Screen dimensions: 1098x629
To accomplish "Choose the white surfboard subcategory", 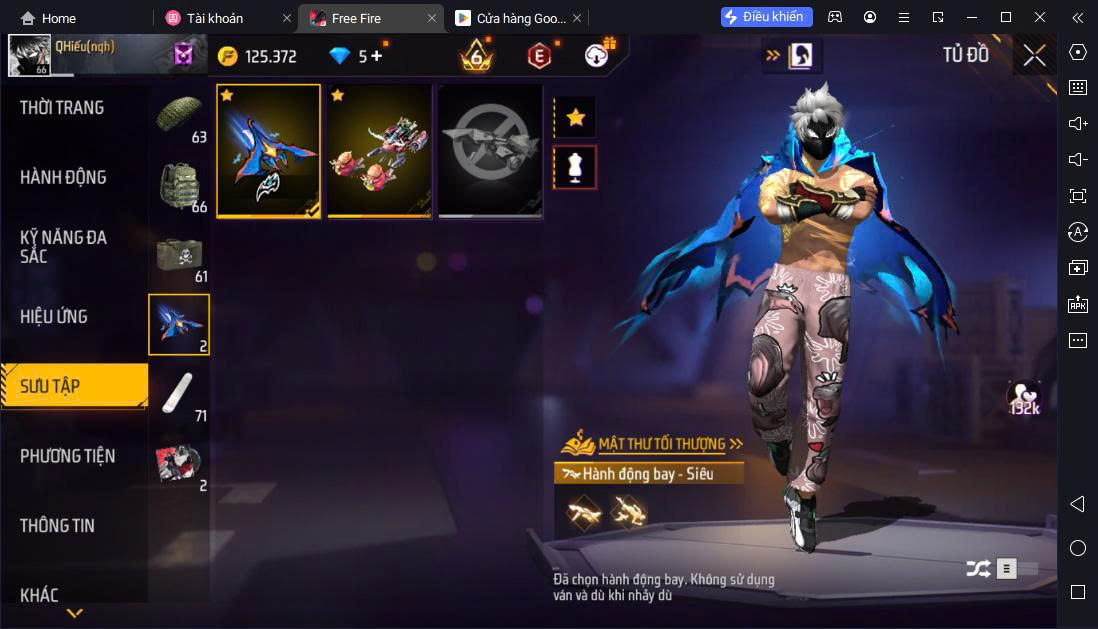I will [x=180, y=394].
